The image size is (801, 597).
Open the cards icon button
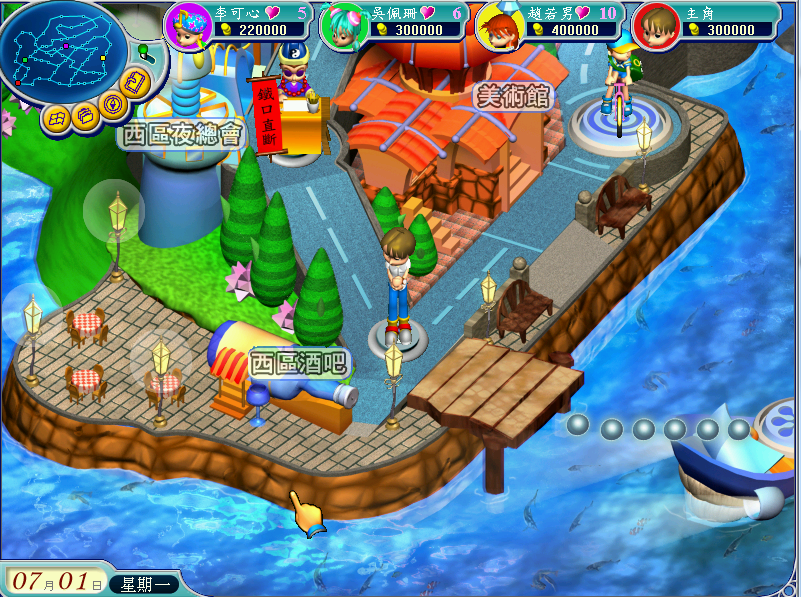(136, 84)
